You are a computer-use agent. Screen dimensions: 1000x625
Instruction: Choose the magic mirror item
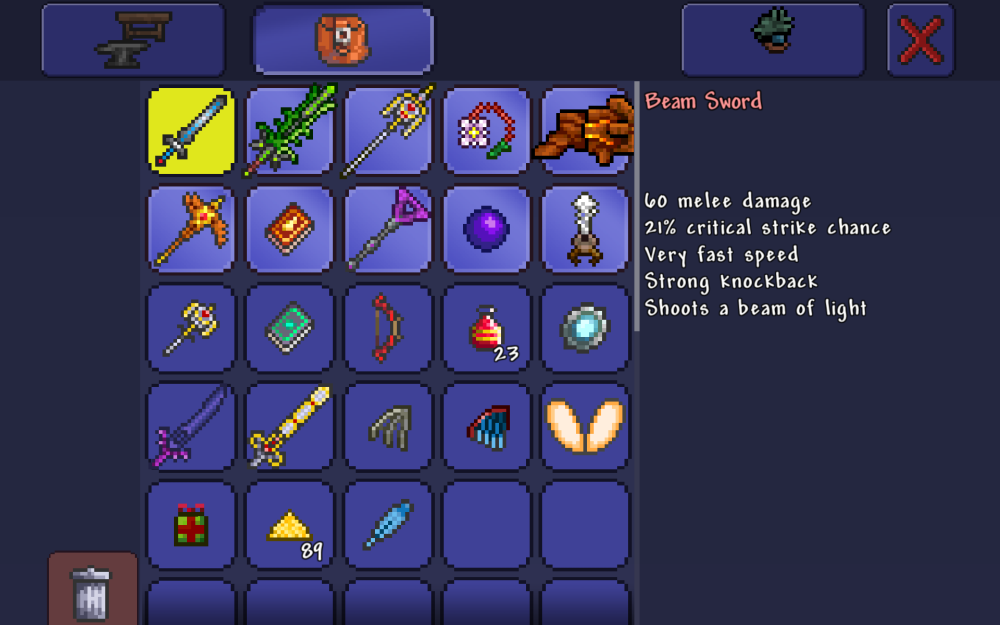pos(585,328)
